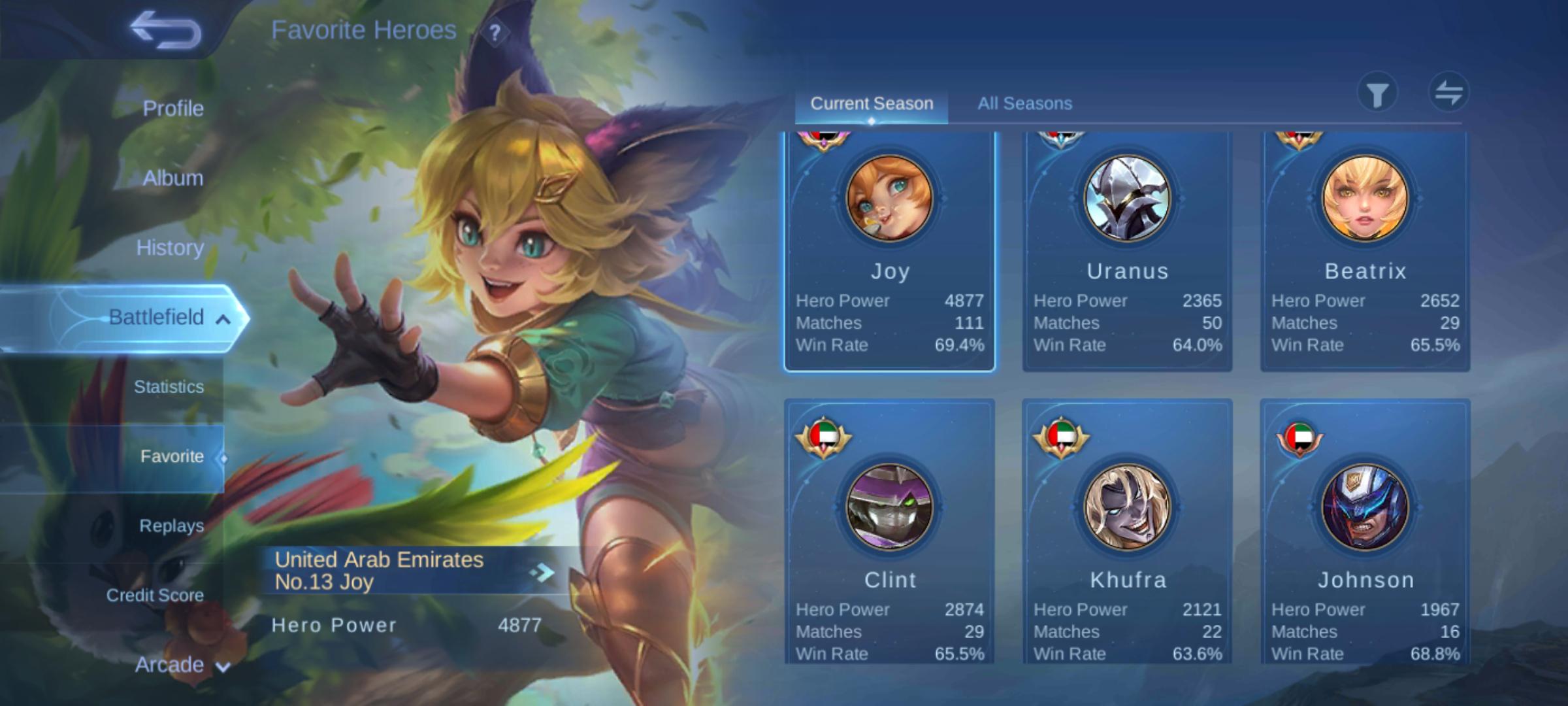Open the Credit Score page
Viewport: 1568px width, 706px height.
(x=155, y=596)
